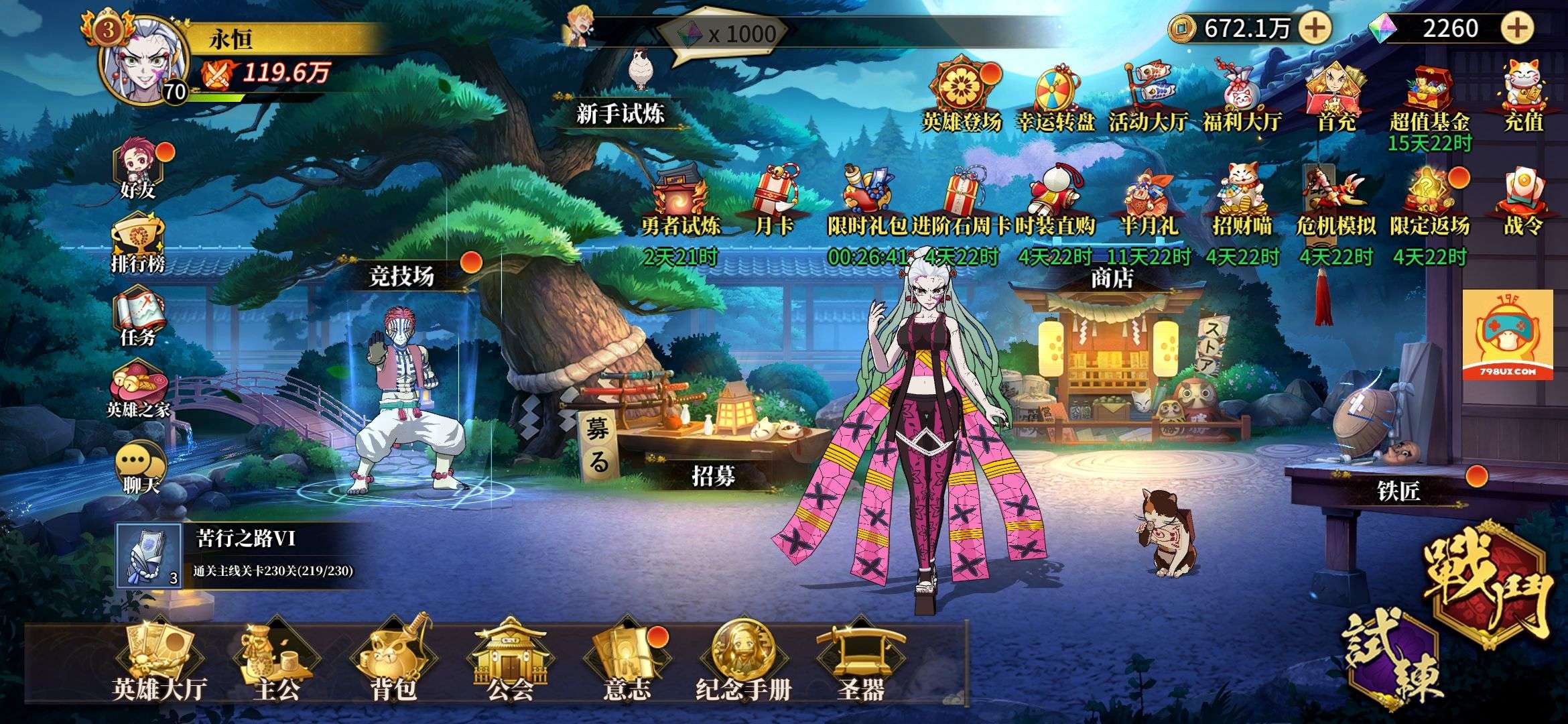This screenshot has width=1568, height=724.
Task: Open the 苦行之路VI quest tracker
Action: (241, 555)
